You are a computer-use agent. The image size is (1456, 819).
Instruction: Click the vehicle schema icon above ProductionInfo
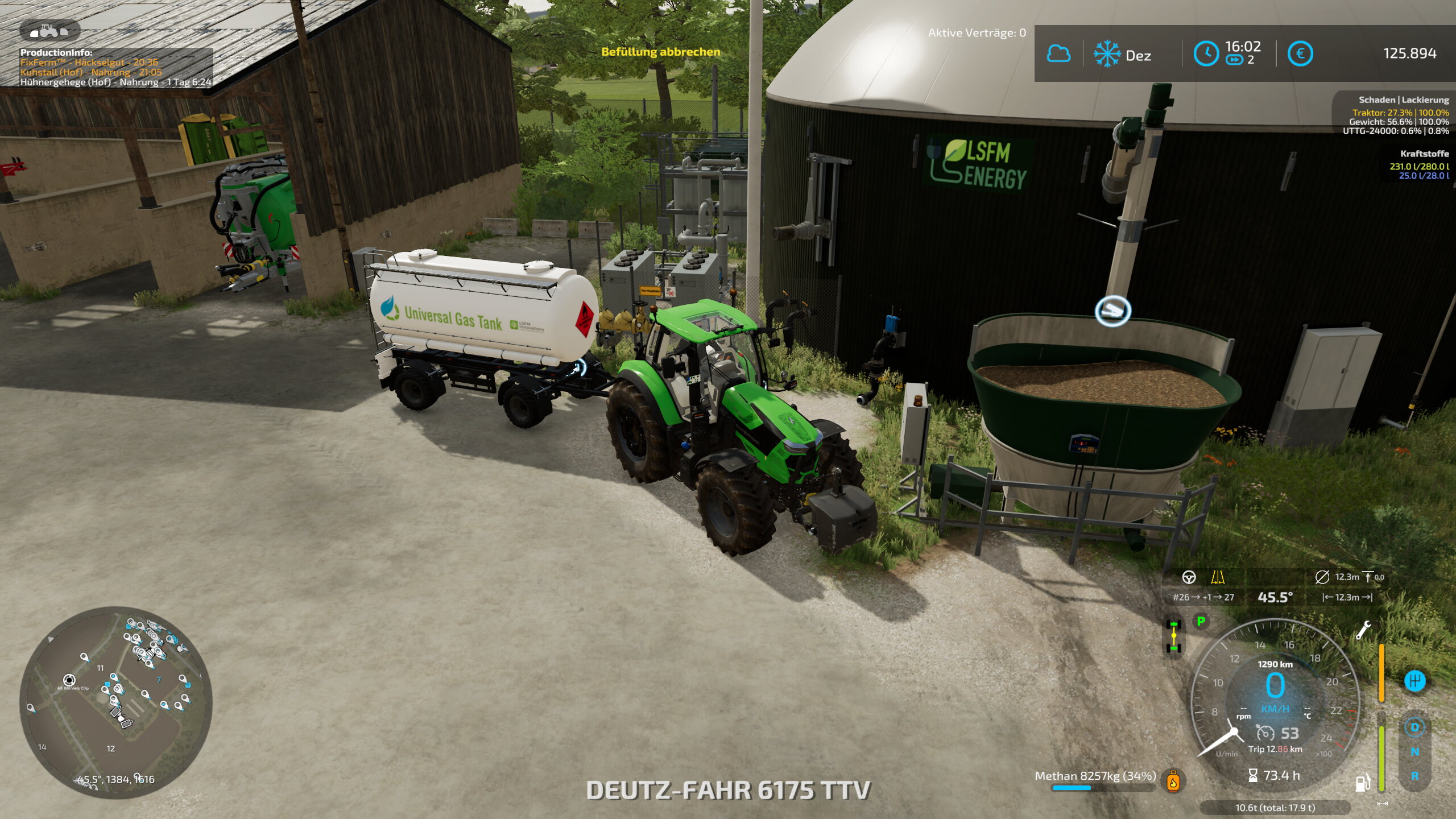click(x=49, y=30)
